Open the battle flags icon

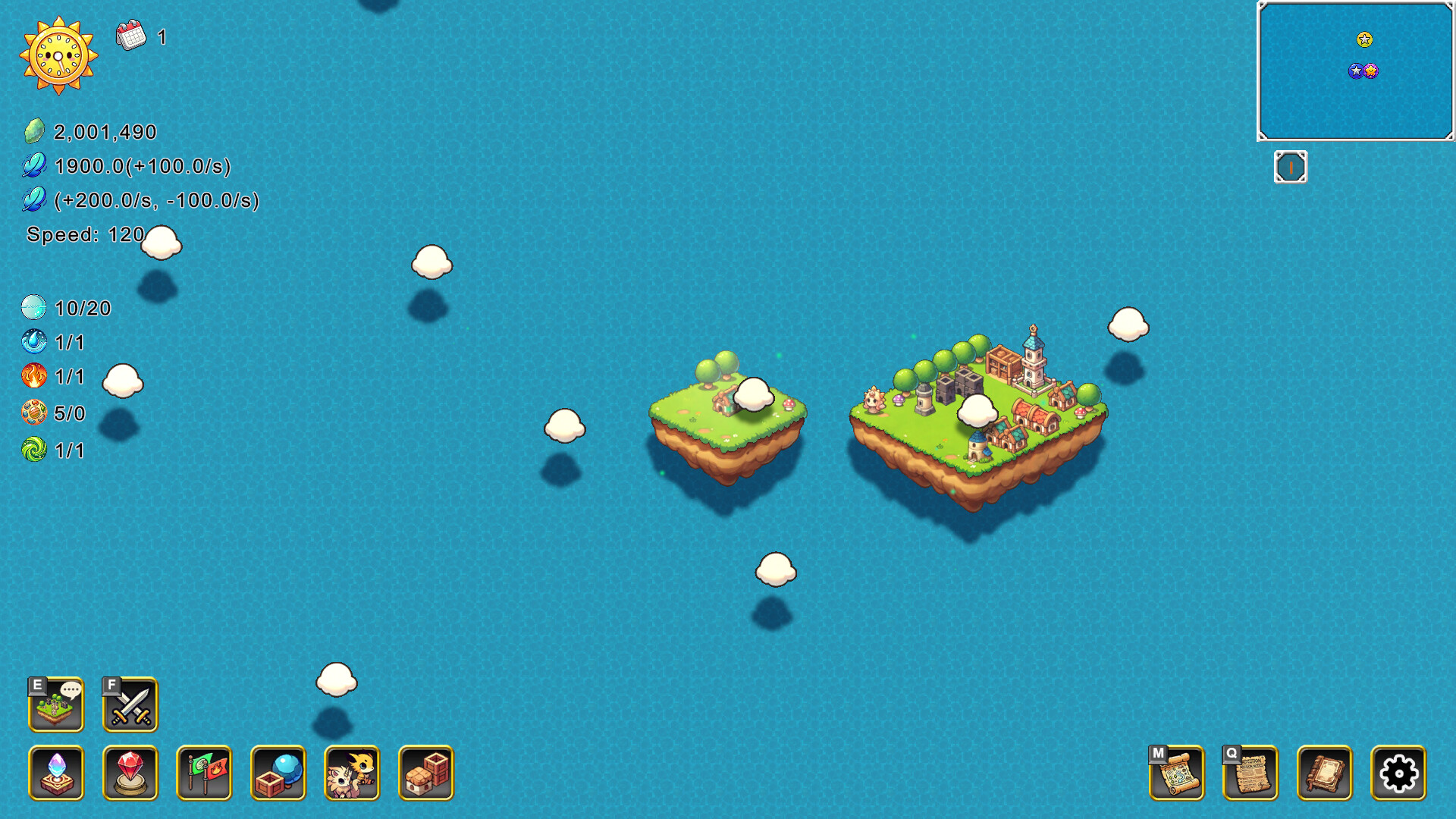(204, 775)
